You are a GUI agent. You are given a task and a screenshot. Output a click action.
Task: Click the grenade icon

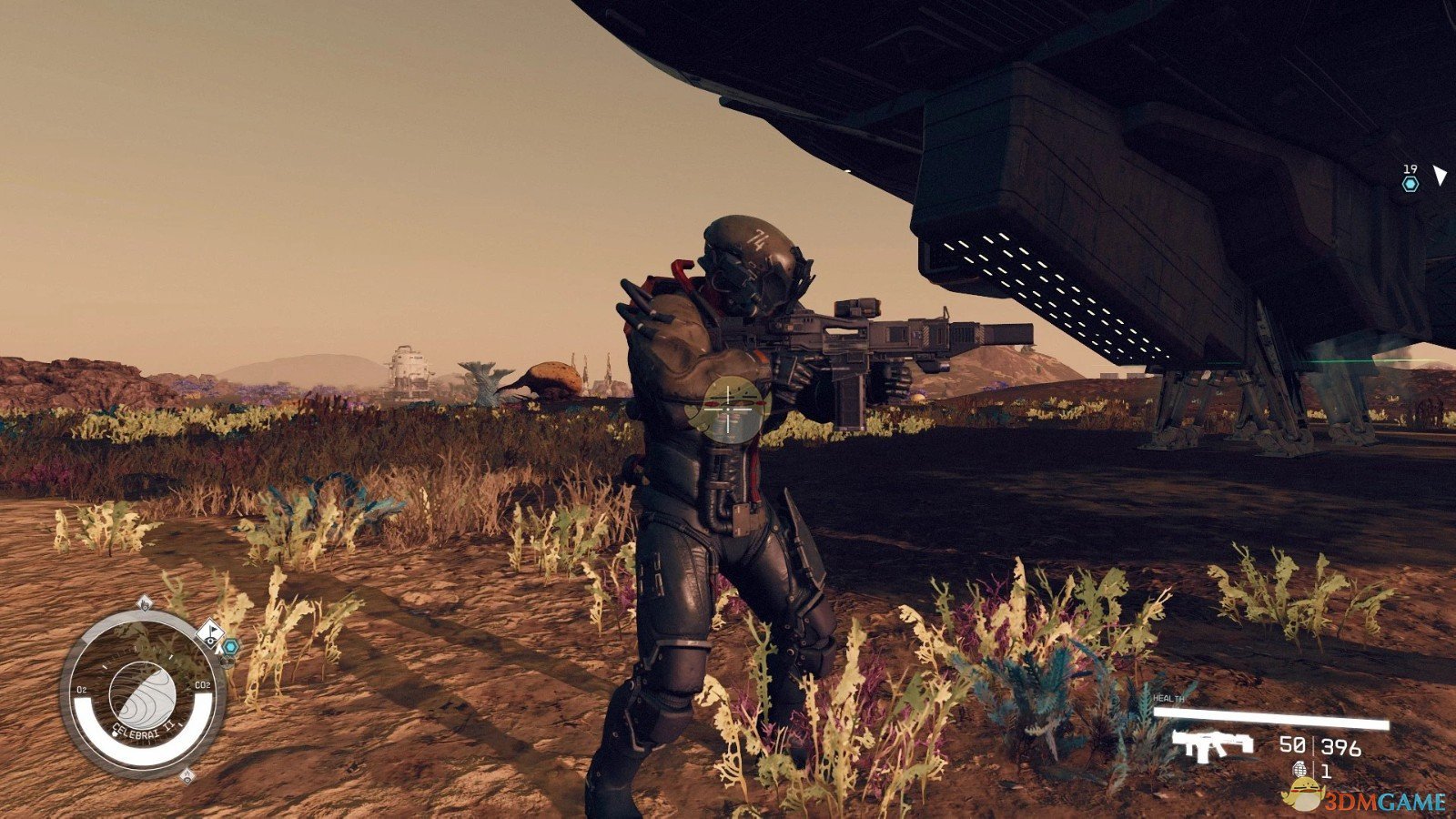coord(1299,771)
